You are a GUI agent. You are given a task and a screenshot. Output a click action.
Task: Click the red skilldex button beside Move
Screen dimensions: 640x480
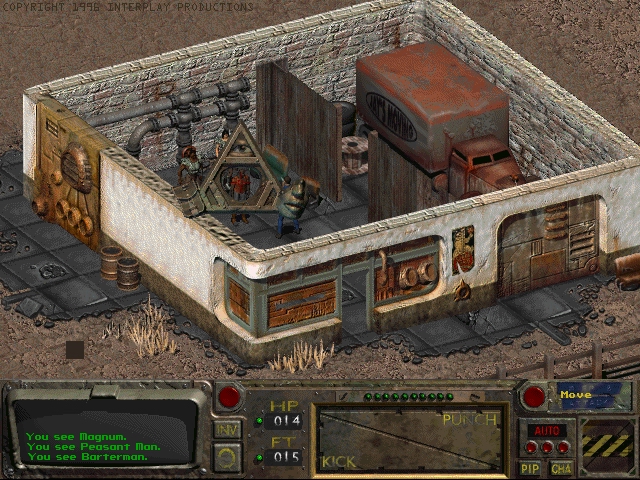[535, 397]
